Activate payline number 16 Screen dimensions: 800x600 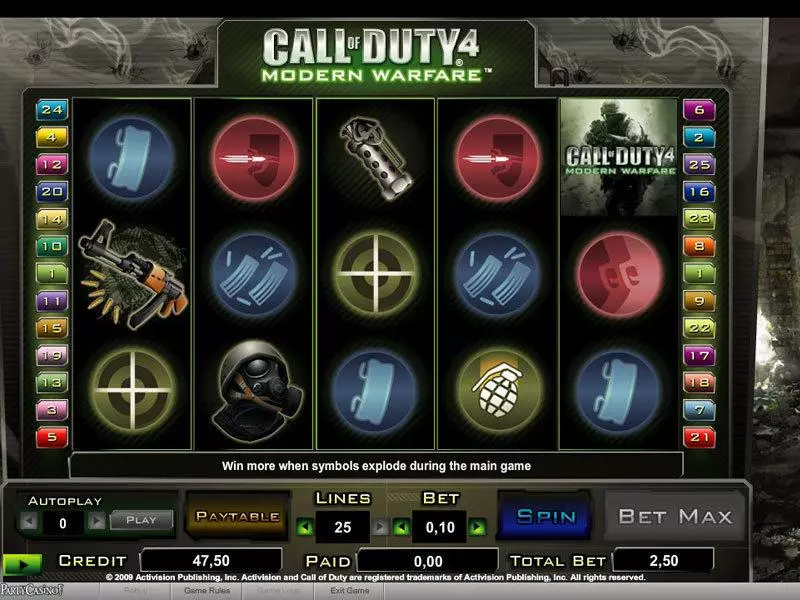pyautogui.click(x=696, y=192)
